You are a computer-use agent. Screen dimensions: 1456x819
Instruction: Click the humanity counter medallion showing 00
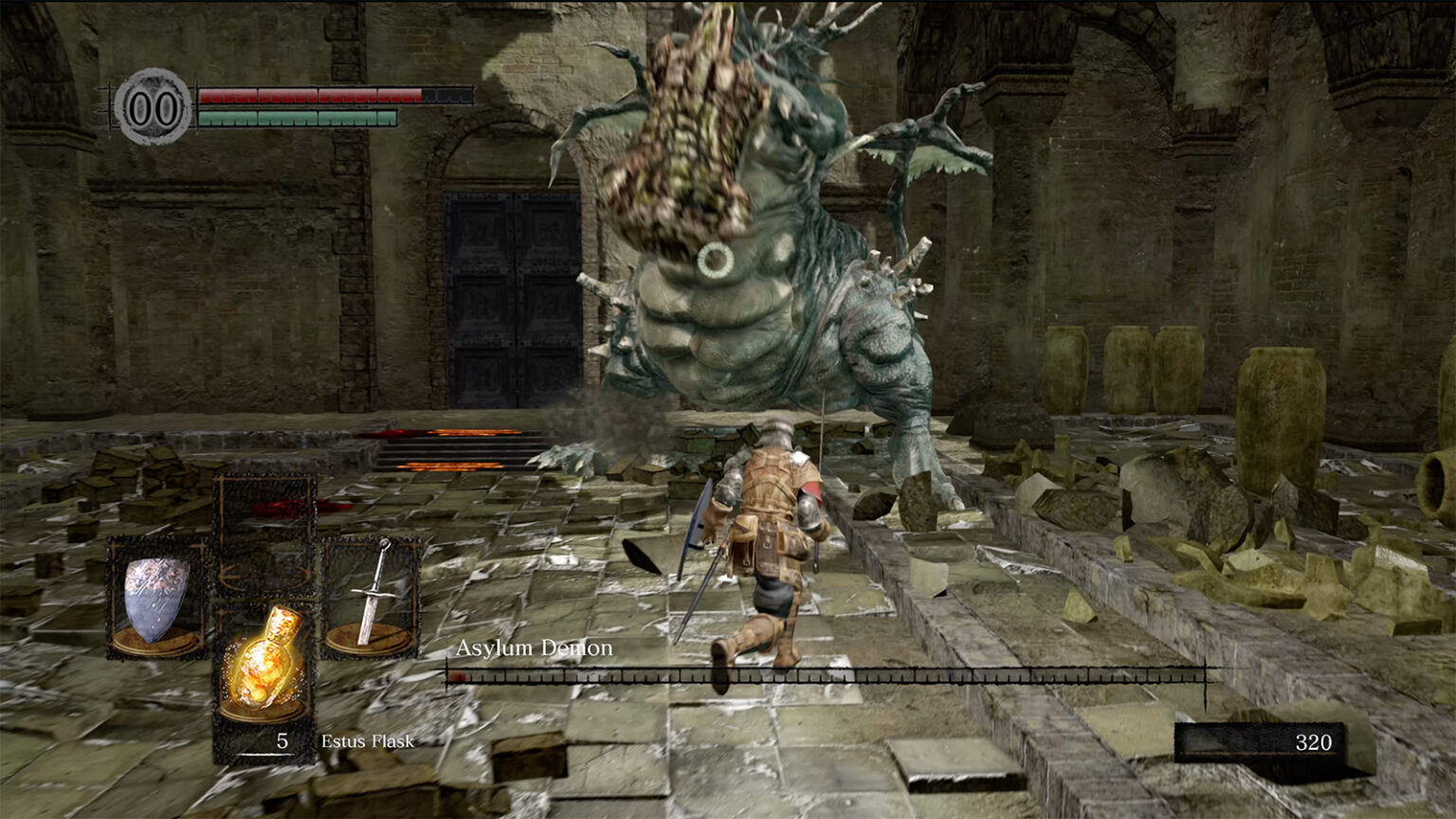click(x=154, y=104)
